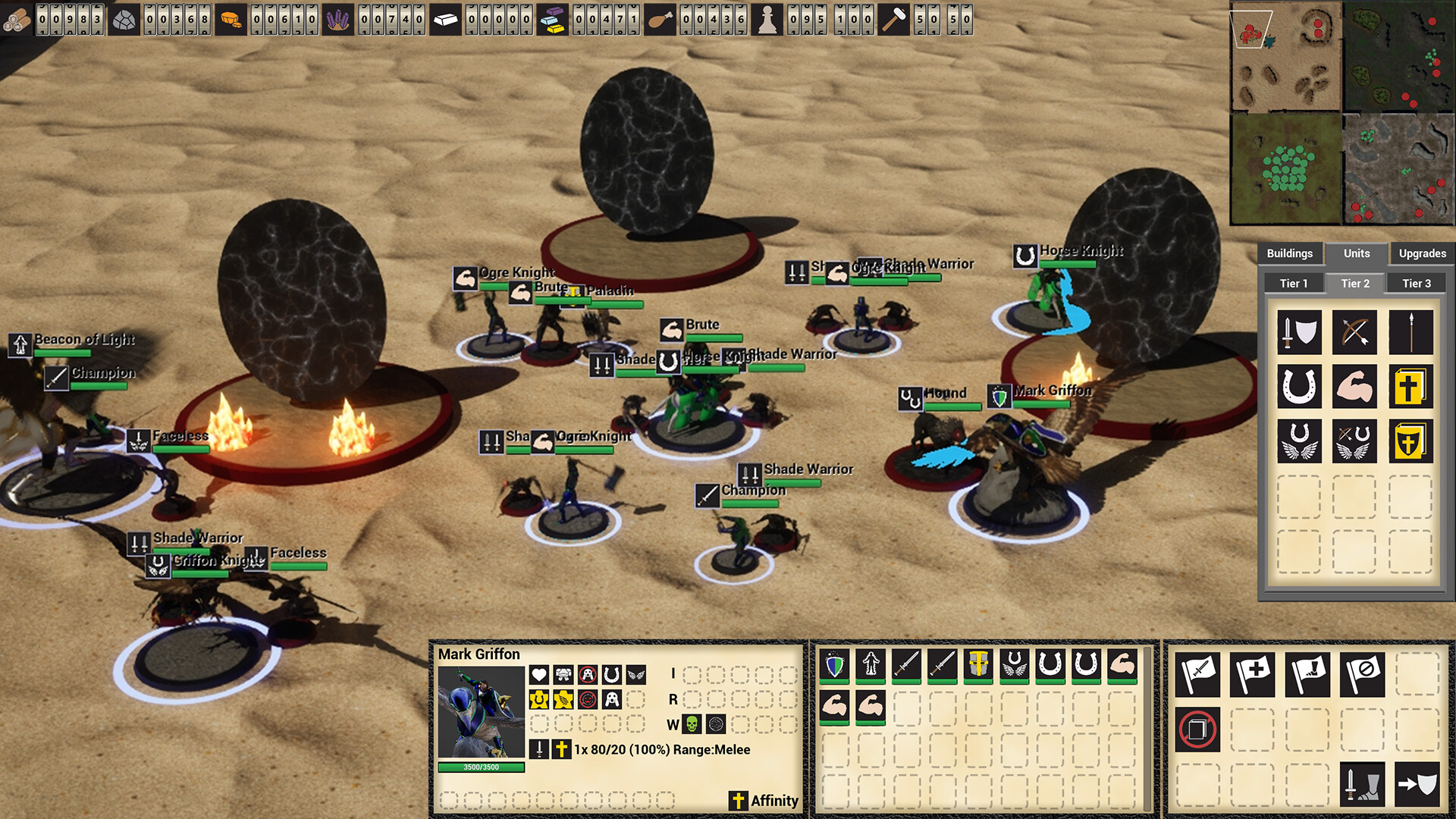Issue the boot flag move command
This screenshot has height=819, width=1456.
click(x=1307, y=675)
